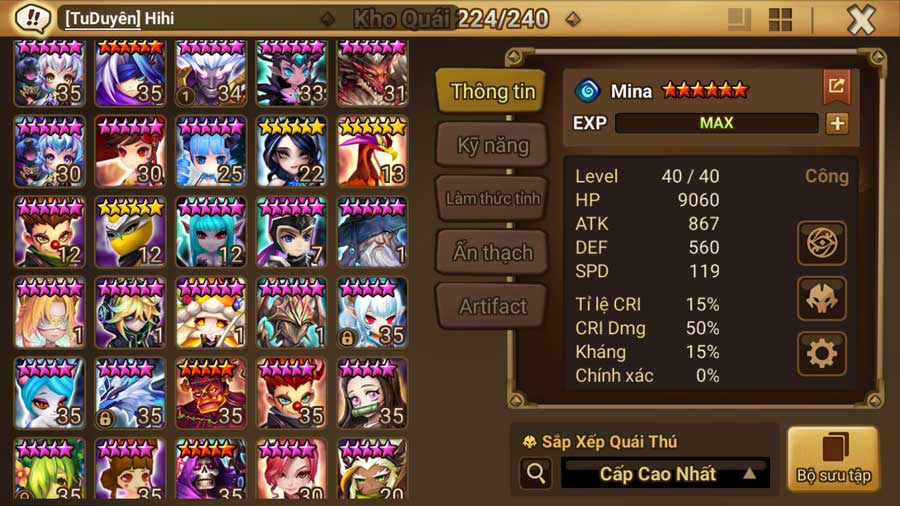
Task: Choose the grey-bearded wizard monster
Action: [x=373, y=234]
